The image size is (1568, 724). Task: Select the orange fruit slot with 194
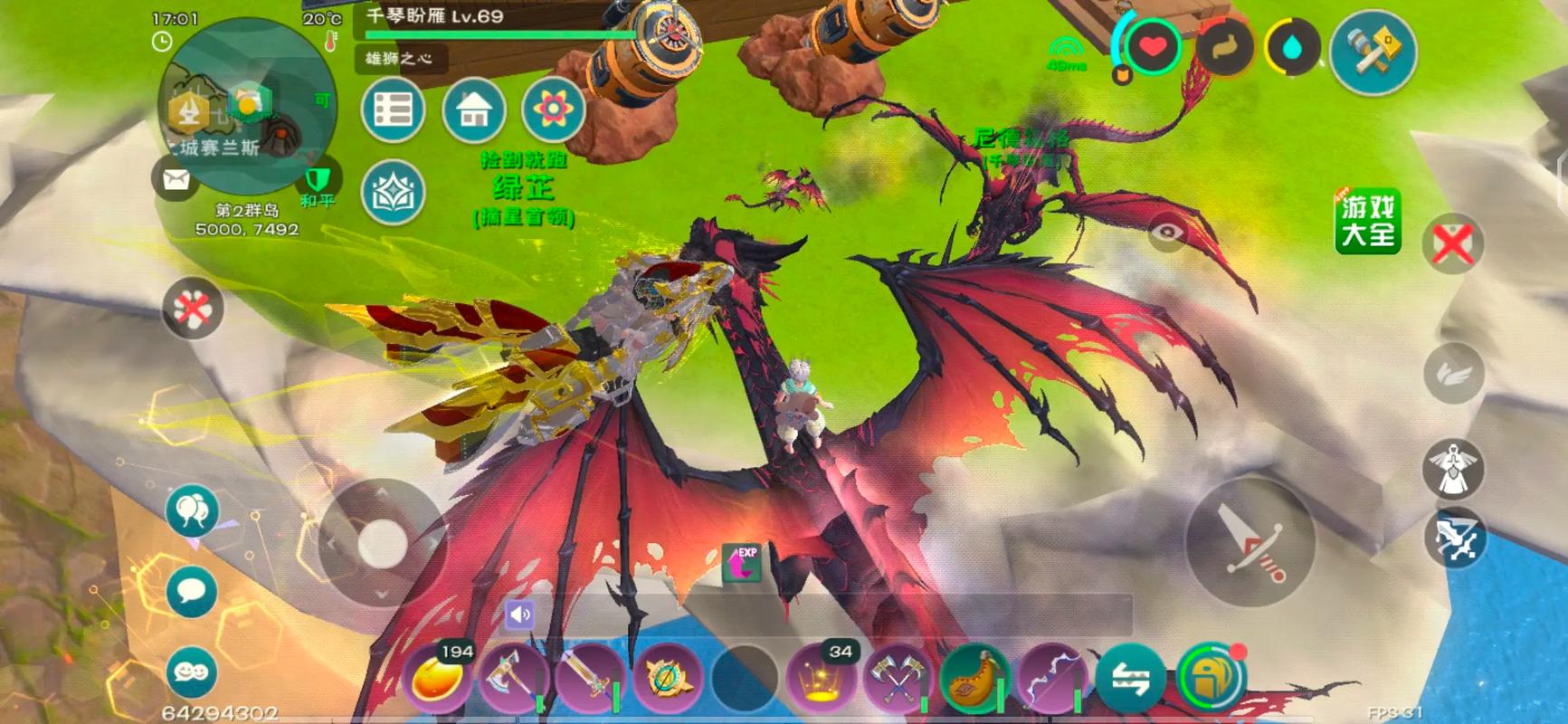click(438, 678)
